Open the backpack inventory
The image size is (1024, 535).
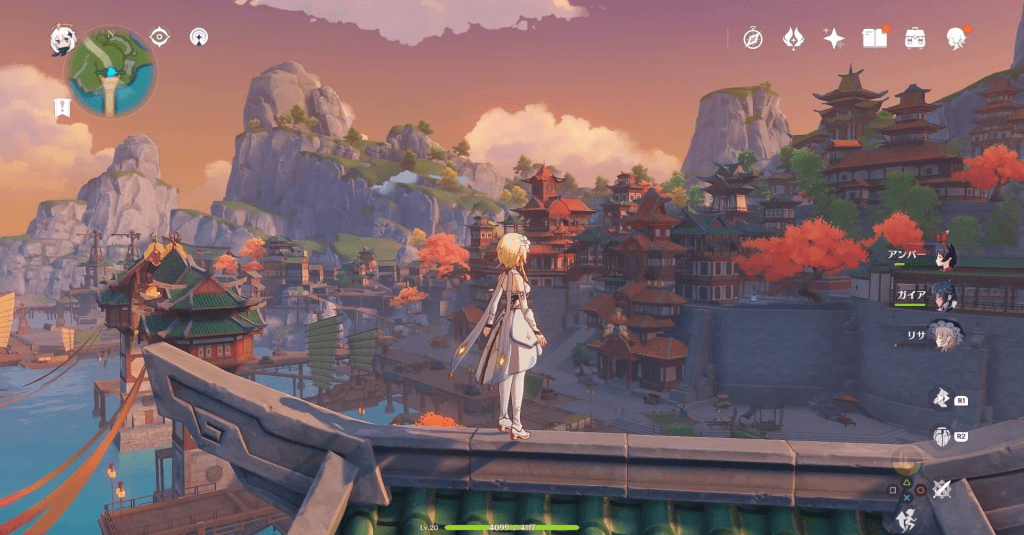click(x=915, y=38)
